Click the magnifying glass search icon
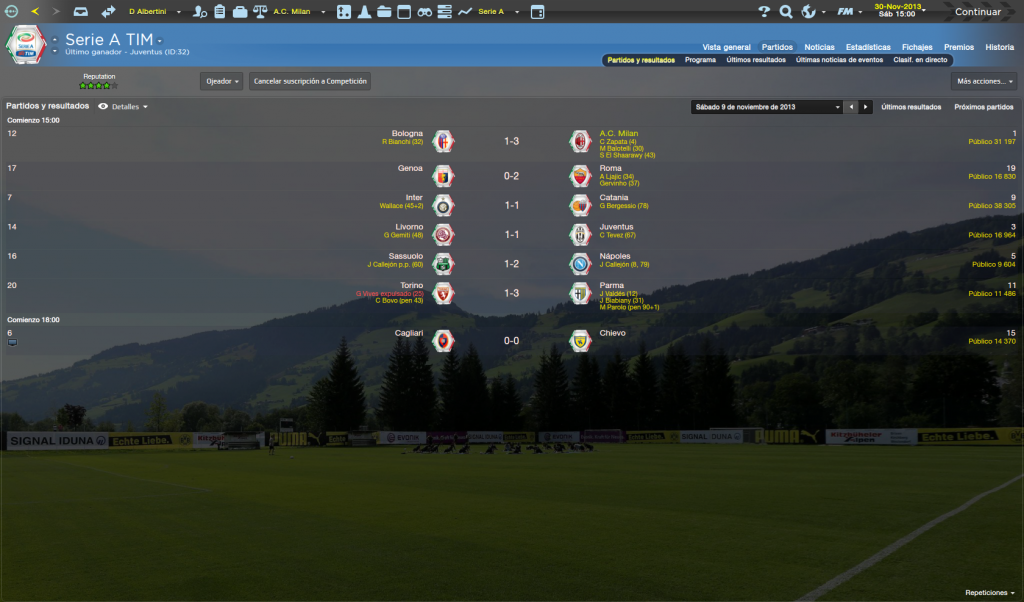Image resolution: width=1024 pixels, height=602 pixels. [786, 12]
